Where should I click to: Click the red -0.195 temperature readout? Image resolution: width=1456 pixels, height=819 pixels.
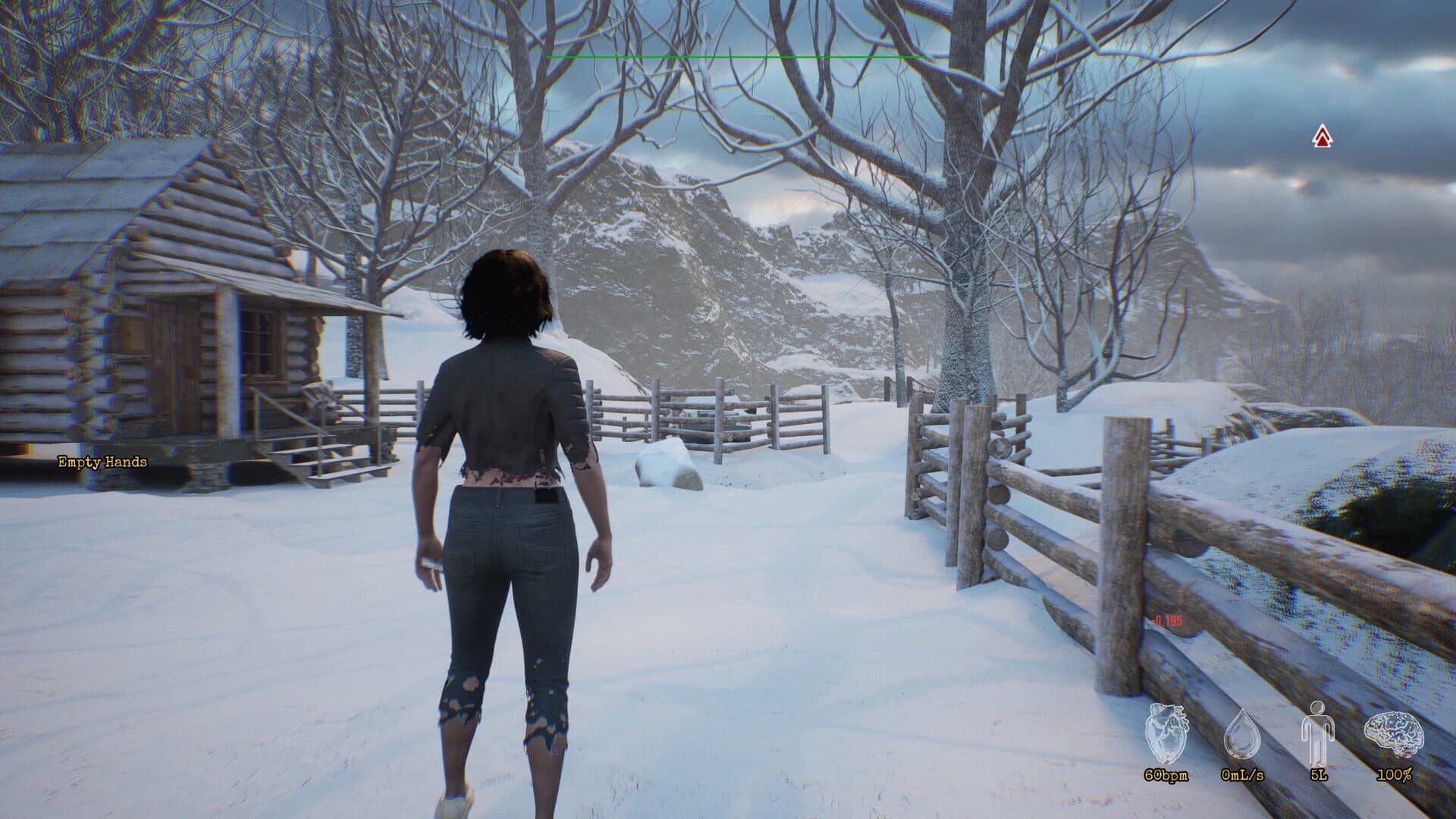click(x=1166, y=620)
